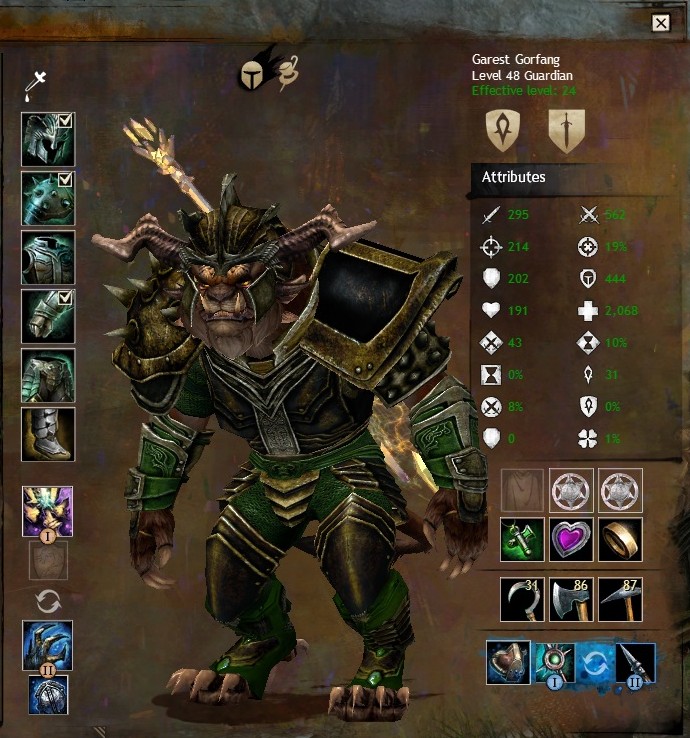Click the leggings armor slot
The image size is (690, 738).
click(47, 375)
